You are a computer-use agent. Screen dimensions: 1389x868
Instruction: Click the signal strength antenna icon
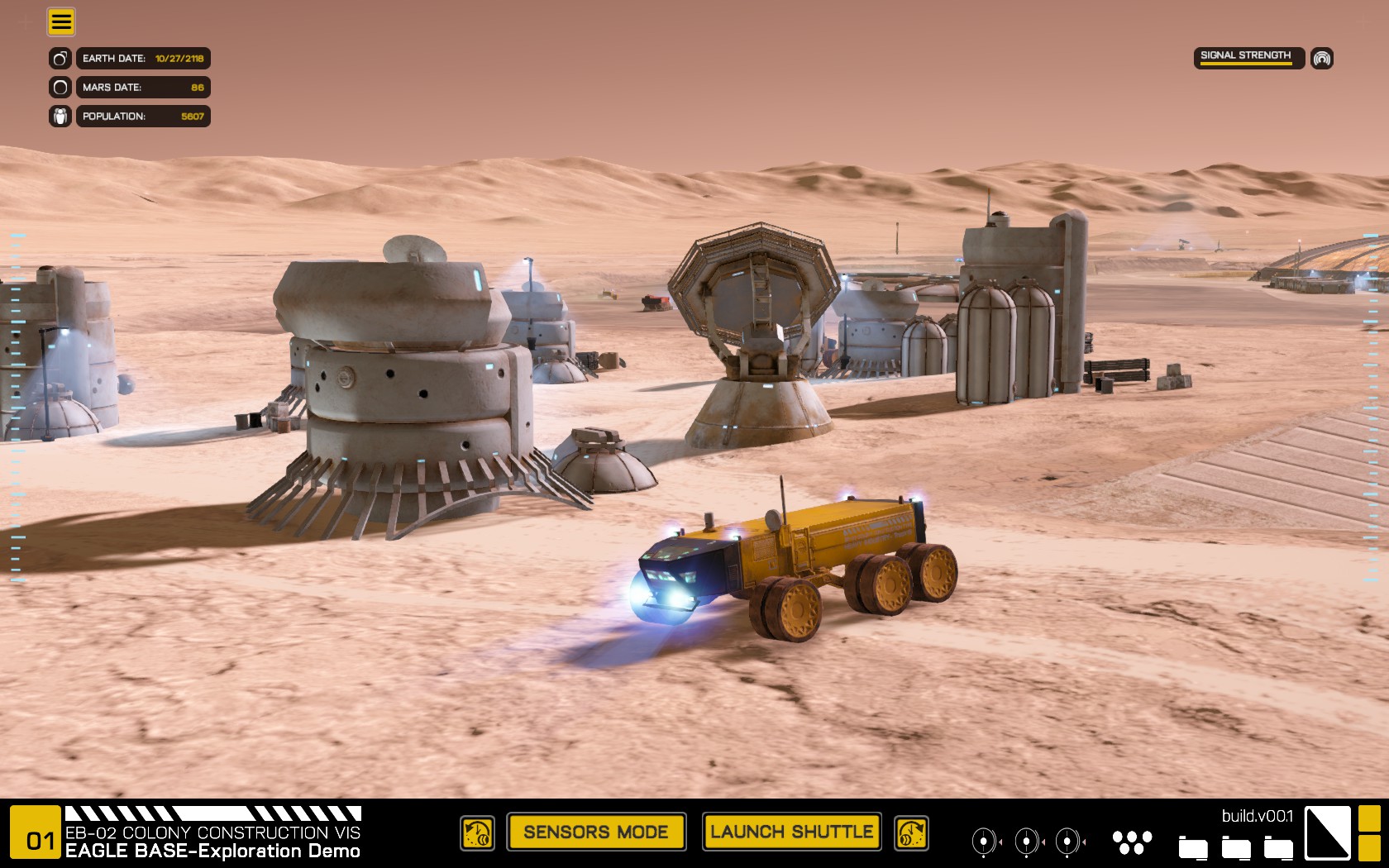tap(1322, 58)
